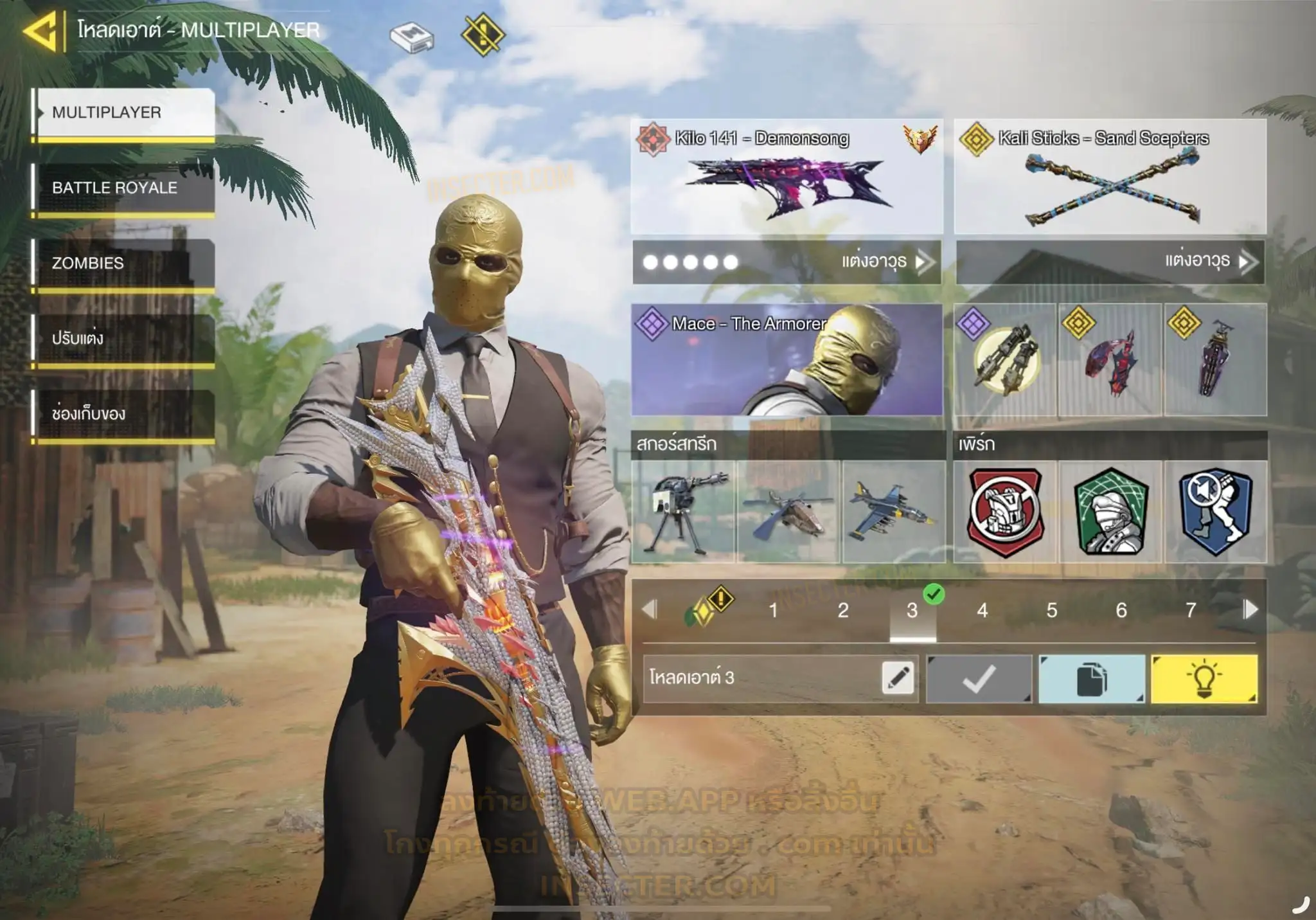Open the ปรับแต่ง customization menu
This screenshot has height=920, width=1316.
[x=123, y=338]
